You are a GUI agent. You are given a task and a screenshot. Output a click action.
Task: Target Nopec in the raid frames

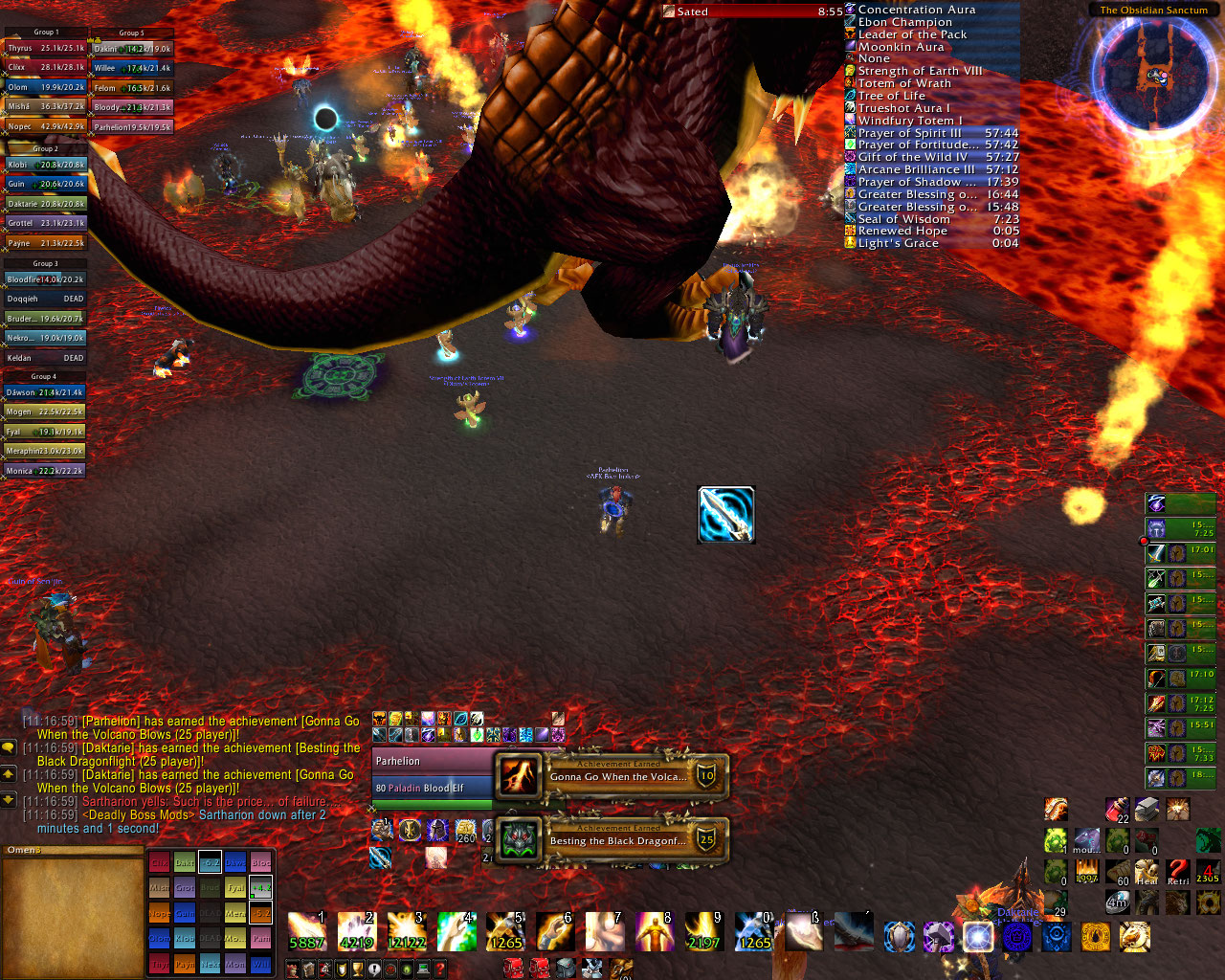(x=46, y=126)
